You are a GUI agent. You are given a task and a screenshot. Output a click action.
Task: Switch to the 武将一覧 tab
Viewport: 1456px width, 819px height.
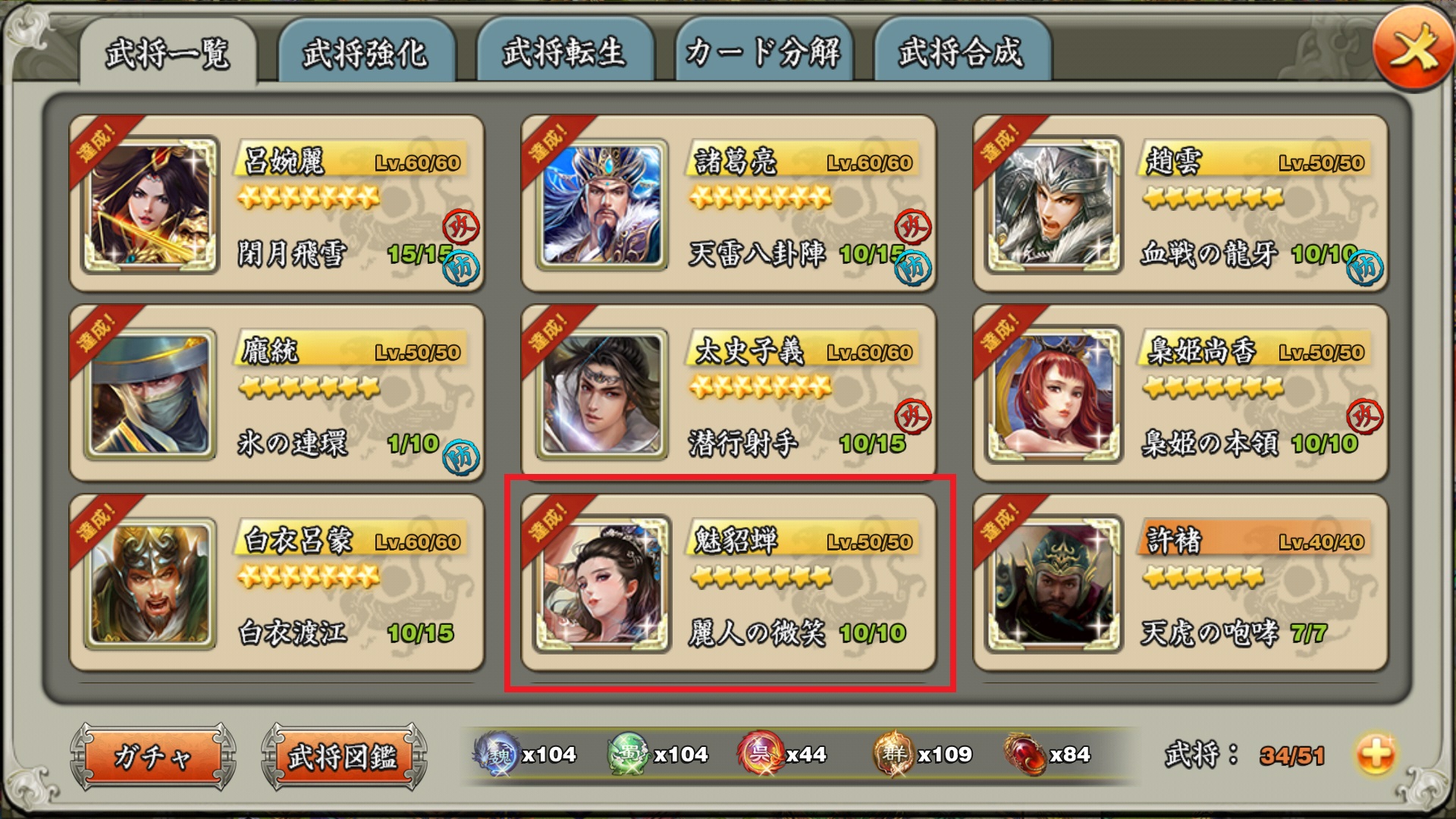click(168, 53)
